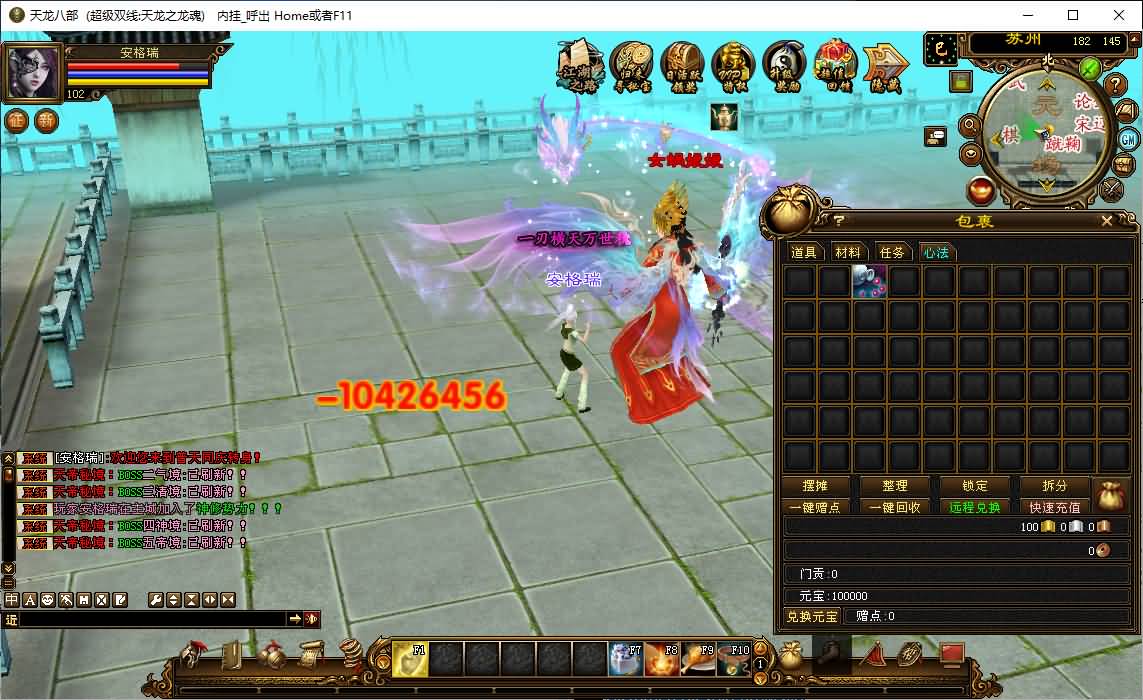Screen dimensions: 1143x700
Task: Open 远程兑换 remote exchange
Action: 975,507
